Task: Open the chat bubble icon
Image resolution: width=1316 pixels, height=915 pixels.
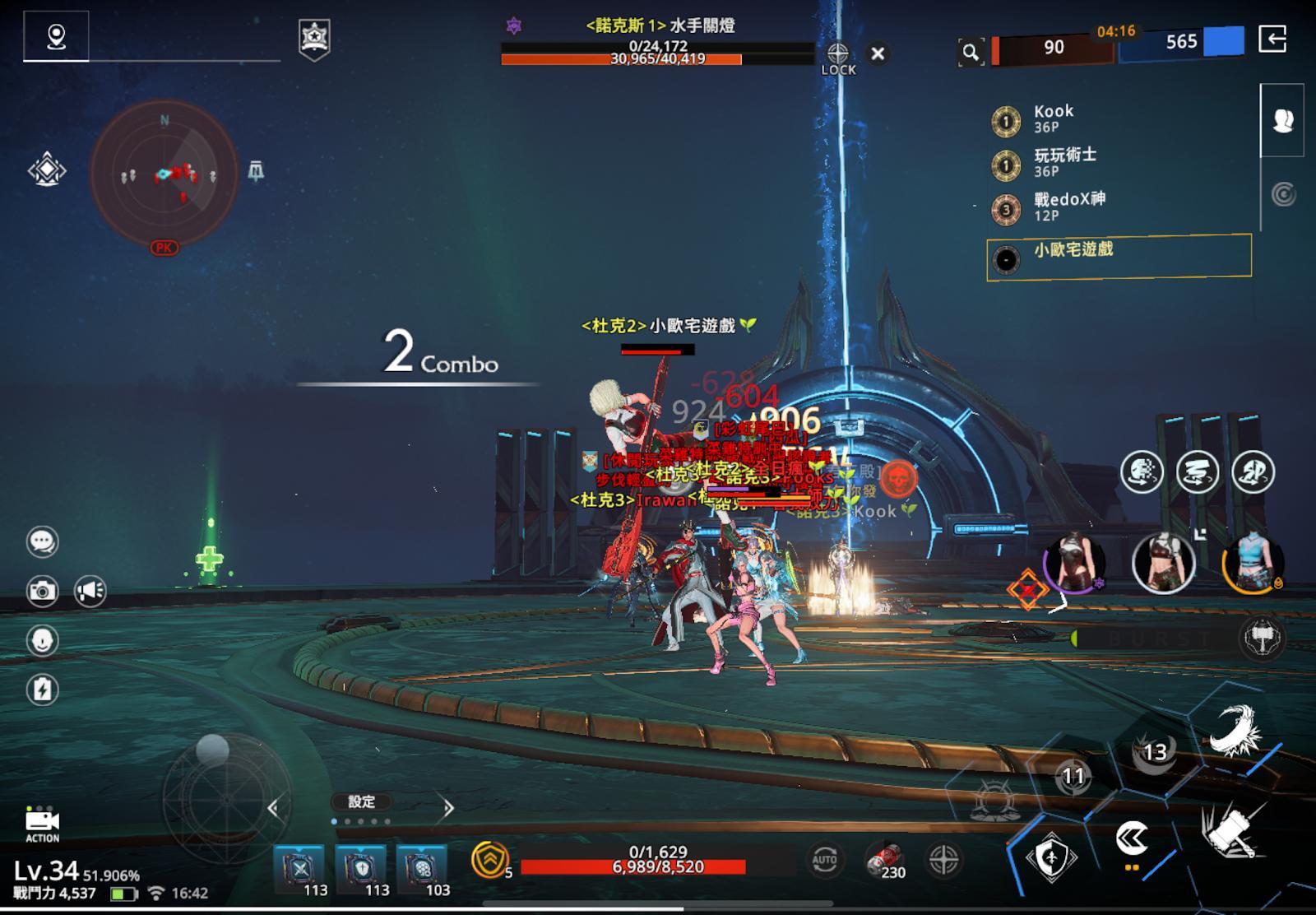Action: click(x=42, y=541)
